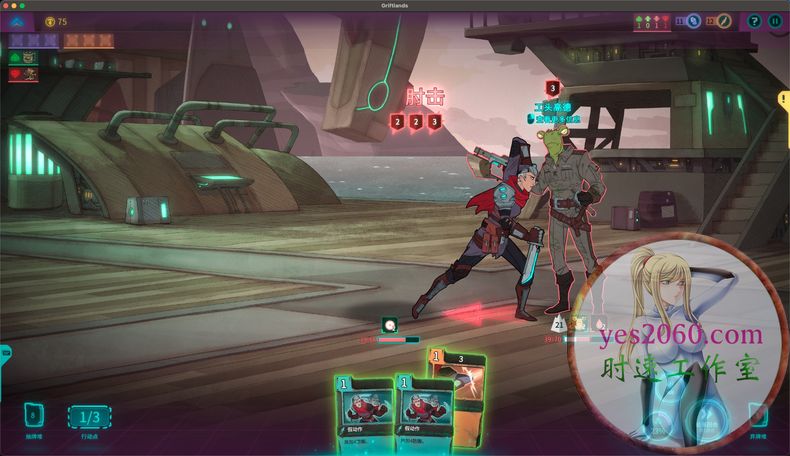Open the pause menu
The width and height of the screenshot is (790, 456).
[x=774, y=21]
